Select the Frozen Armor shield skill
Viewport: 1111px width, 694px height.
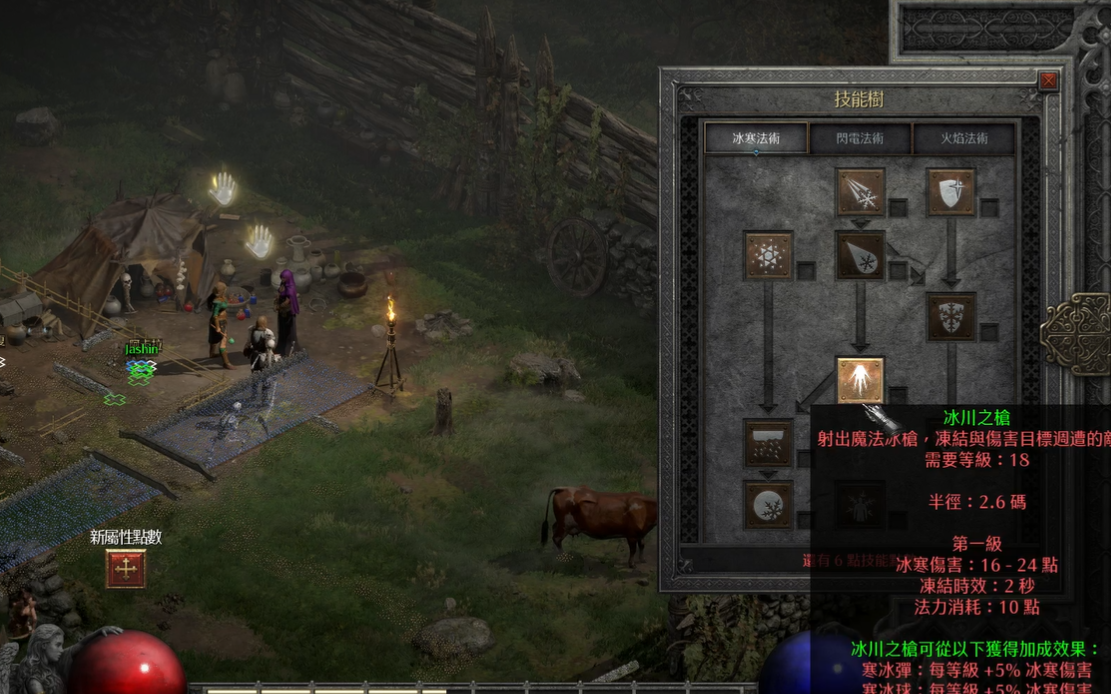tap(951, 193)
